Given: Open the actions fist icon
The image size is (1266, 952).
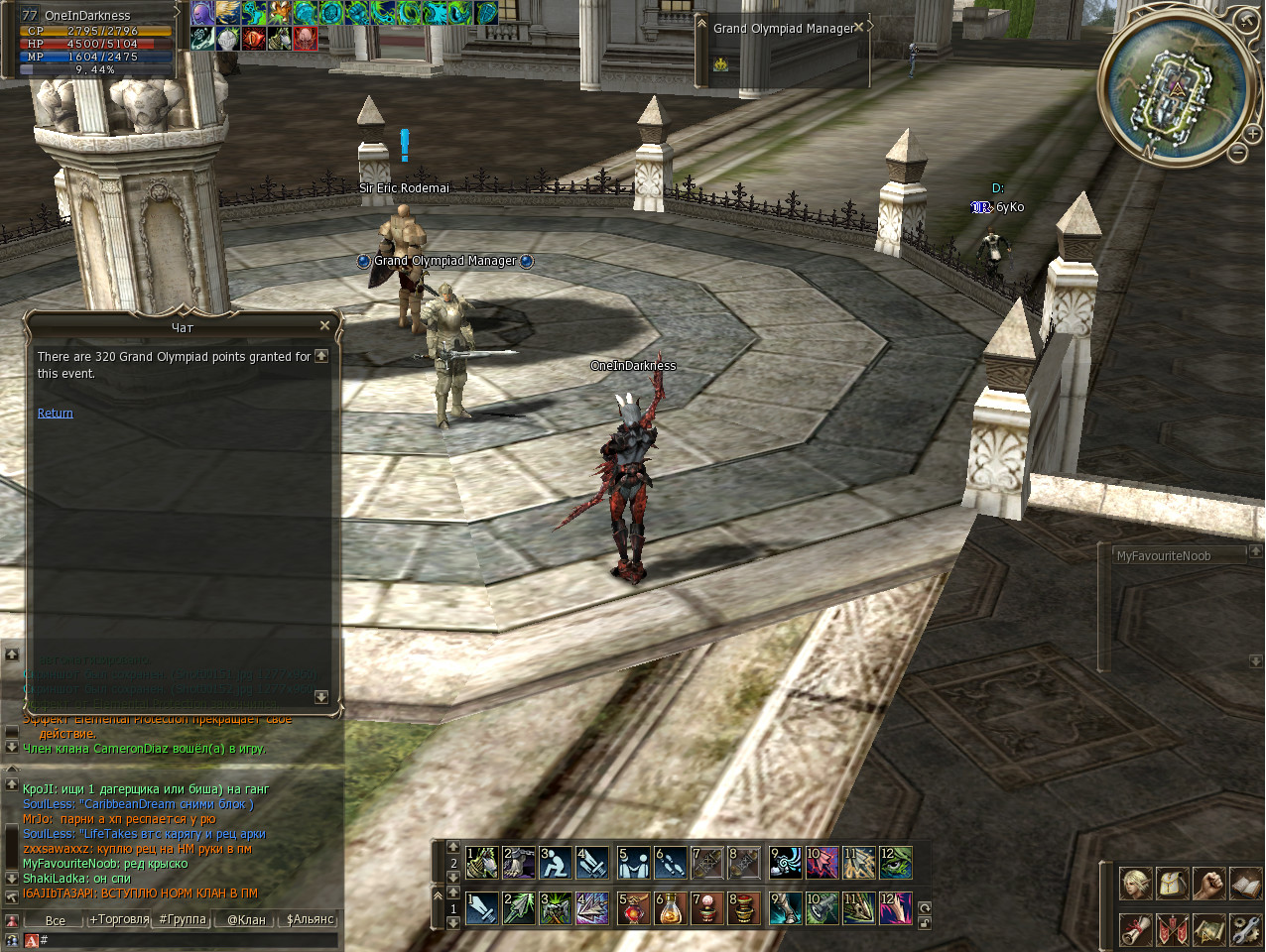Looking at the screenshot, I should coord(1208,884).
